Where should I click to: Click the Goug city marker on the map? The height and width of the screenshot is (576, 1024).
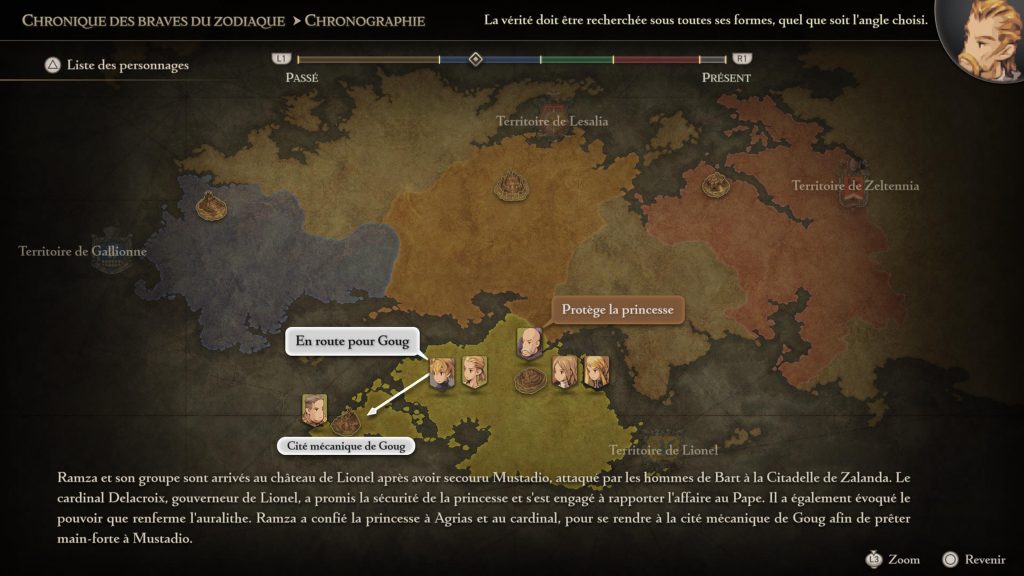[x=347, y=416]
